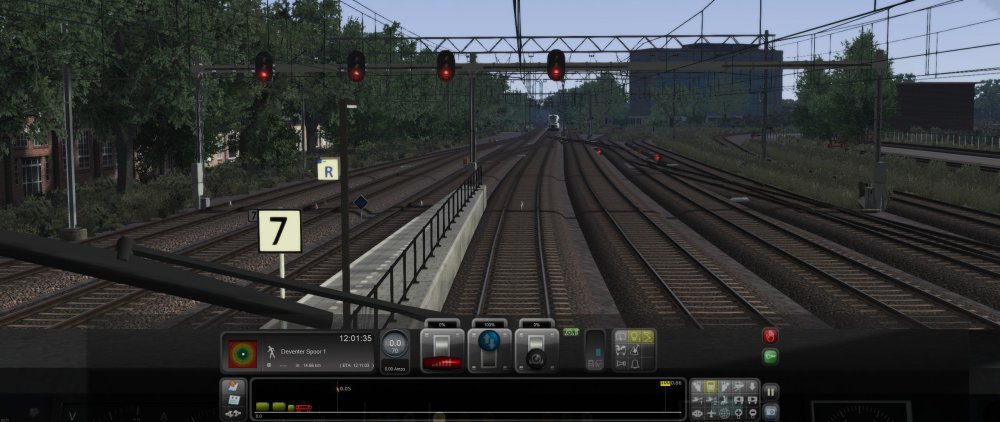Select the cab view camera icon
The height and width of the screenshot is (422, 1000).
[x=709, y=386]
